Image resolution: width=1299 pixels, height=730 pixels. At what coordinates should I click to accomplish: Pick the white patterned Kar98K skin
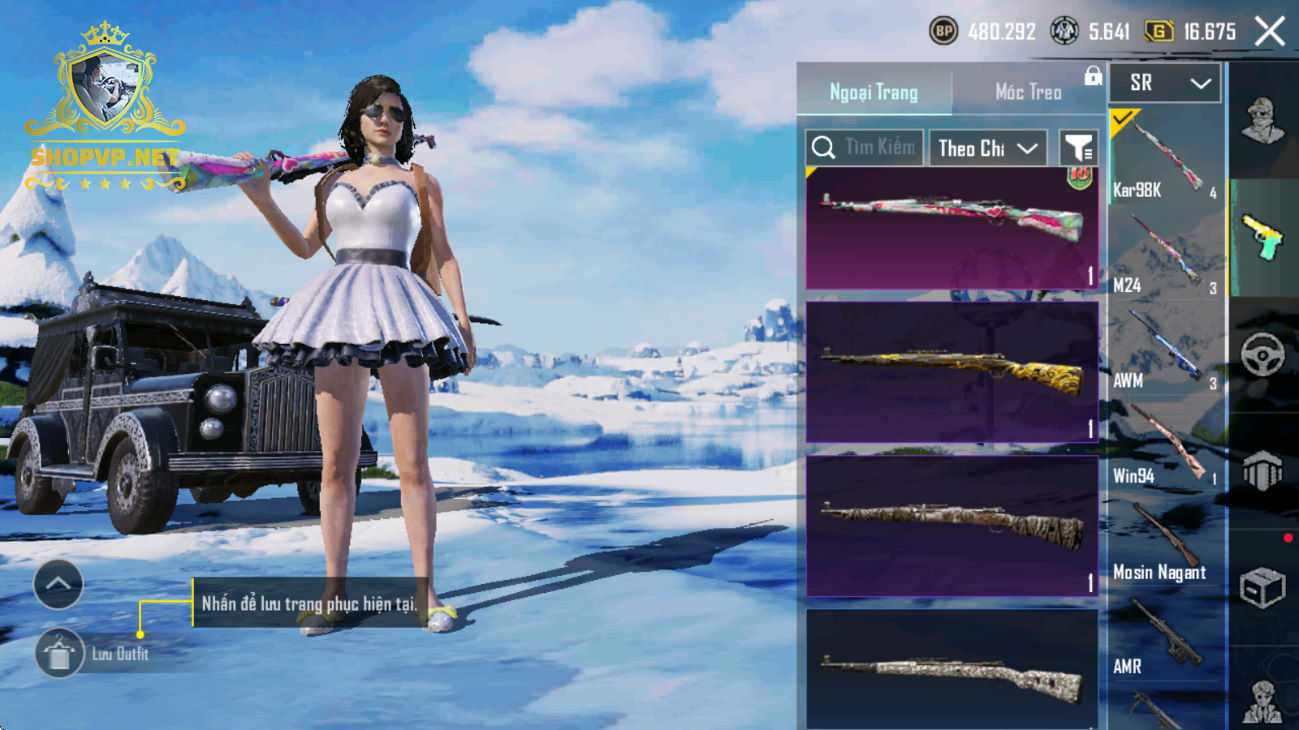click(952, 669)
